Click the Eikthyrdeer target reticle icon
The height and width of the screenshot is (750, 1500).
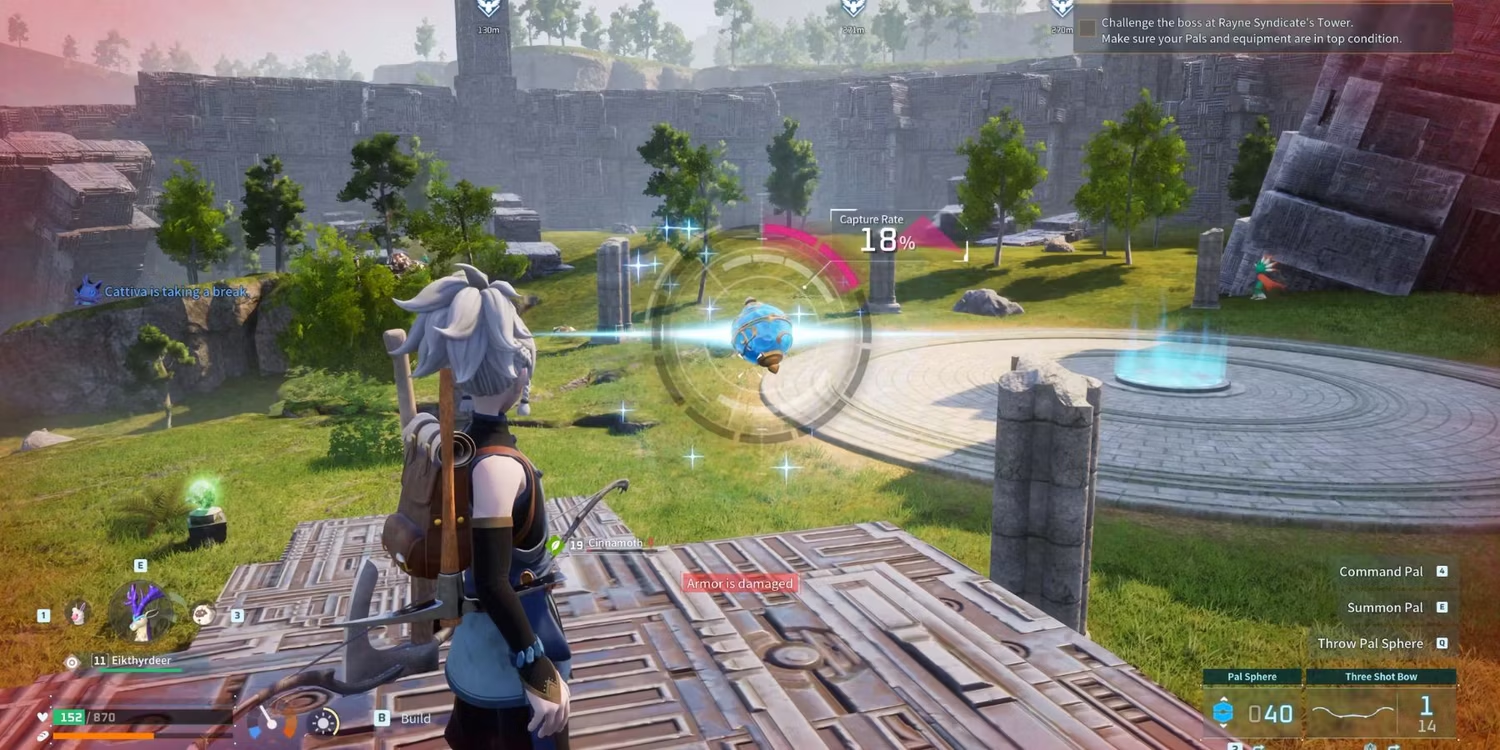point(71,662)
